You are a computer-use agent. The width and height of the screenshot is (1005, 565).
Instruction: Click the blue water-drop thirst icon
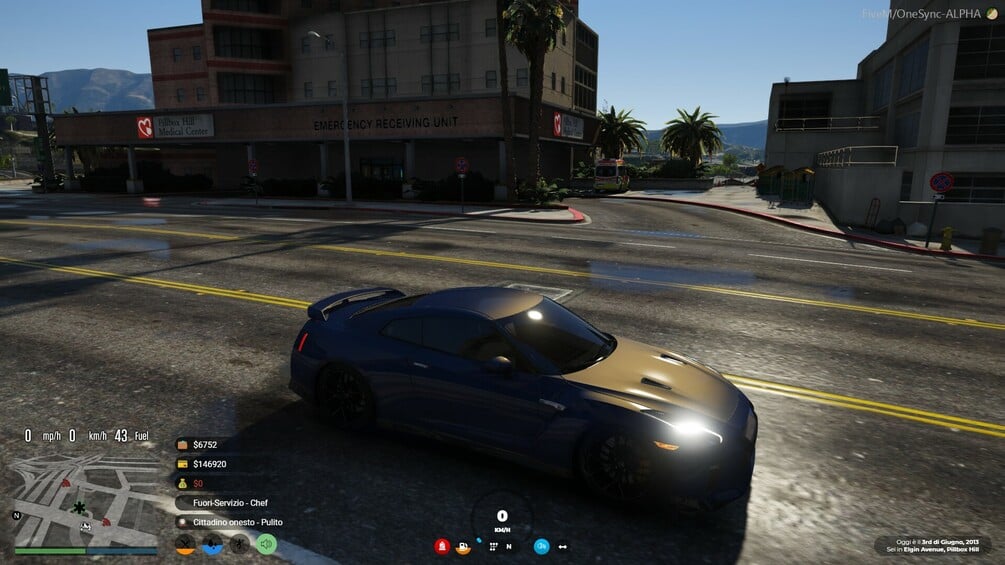(x=212, y=545)
